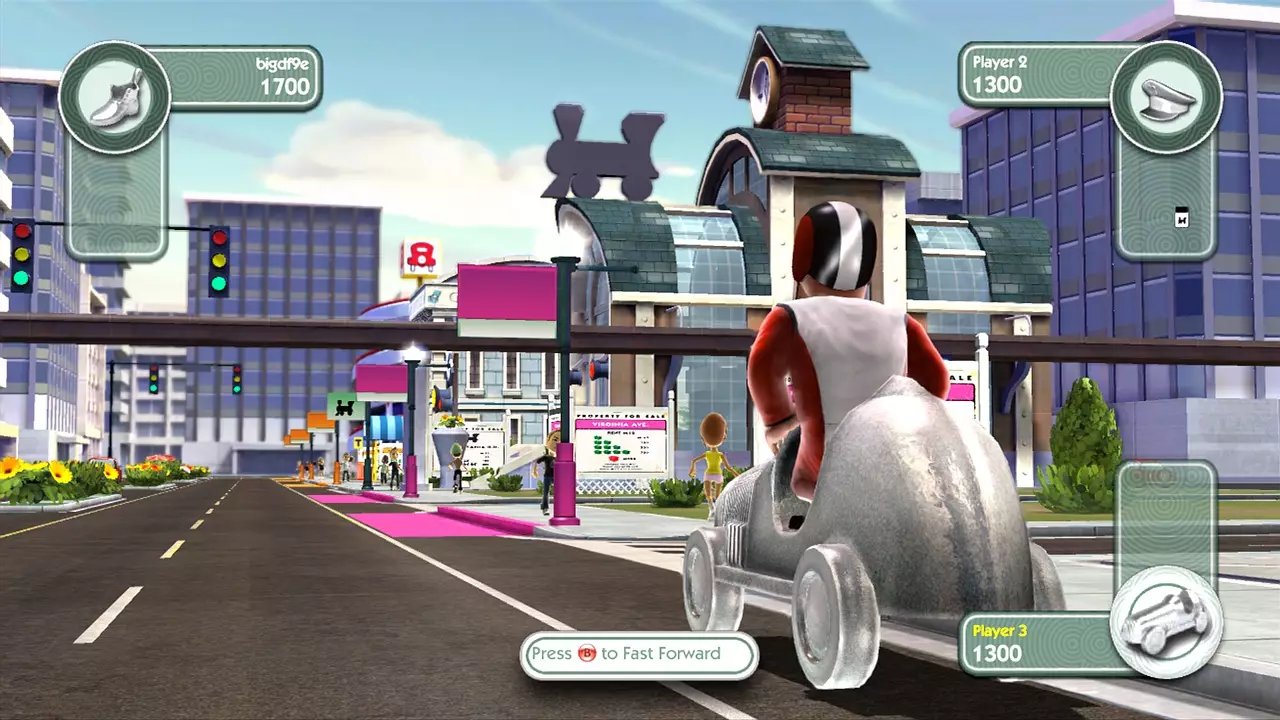The image size is (1280, 720).
Task: Select the PROPERTY FOR SALE header banner
Action: point(620,415)
